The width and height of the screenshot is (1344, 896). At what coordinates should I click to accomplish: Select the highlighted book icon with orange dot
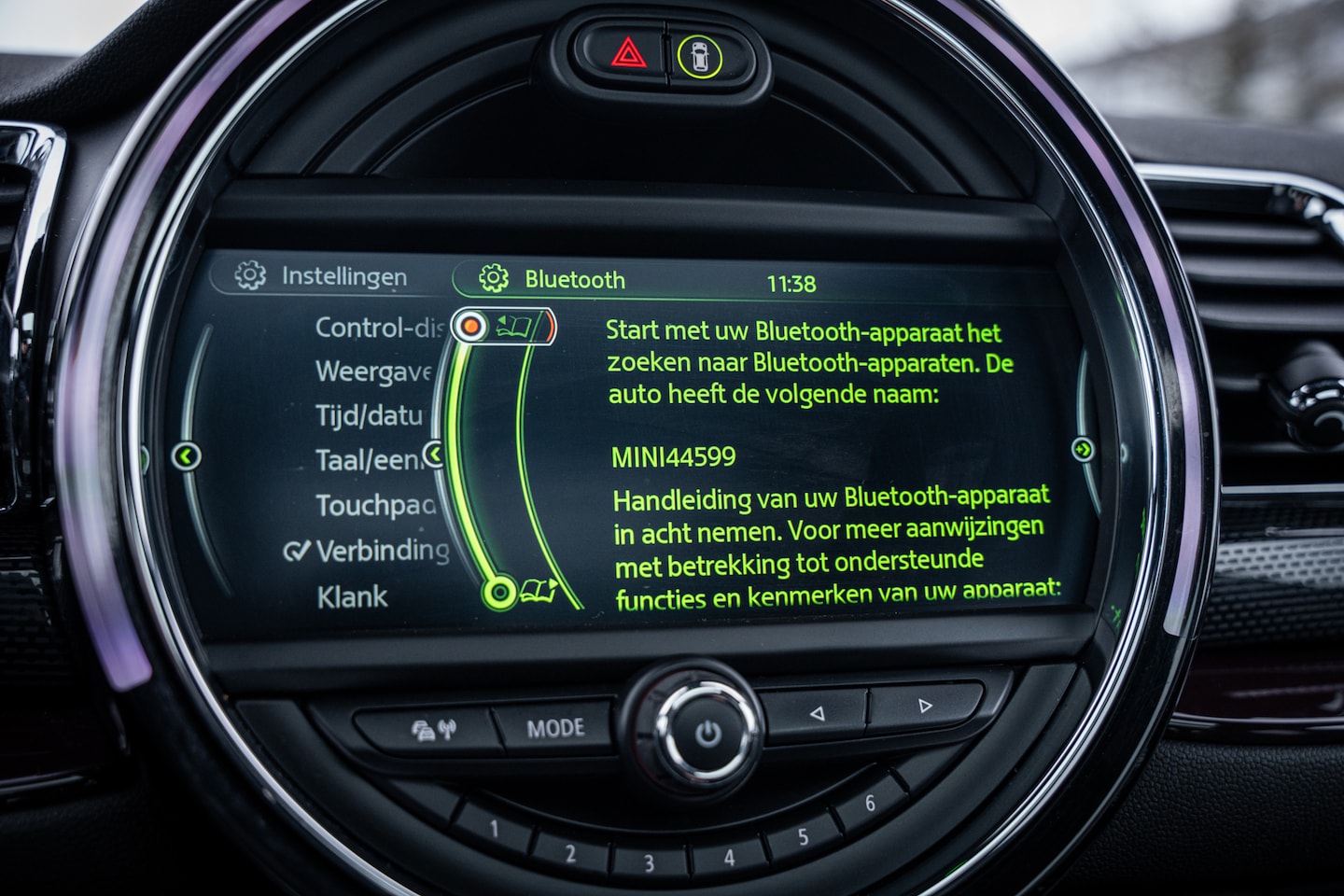[x=502, y=326]
